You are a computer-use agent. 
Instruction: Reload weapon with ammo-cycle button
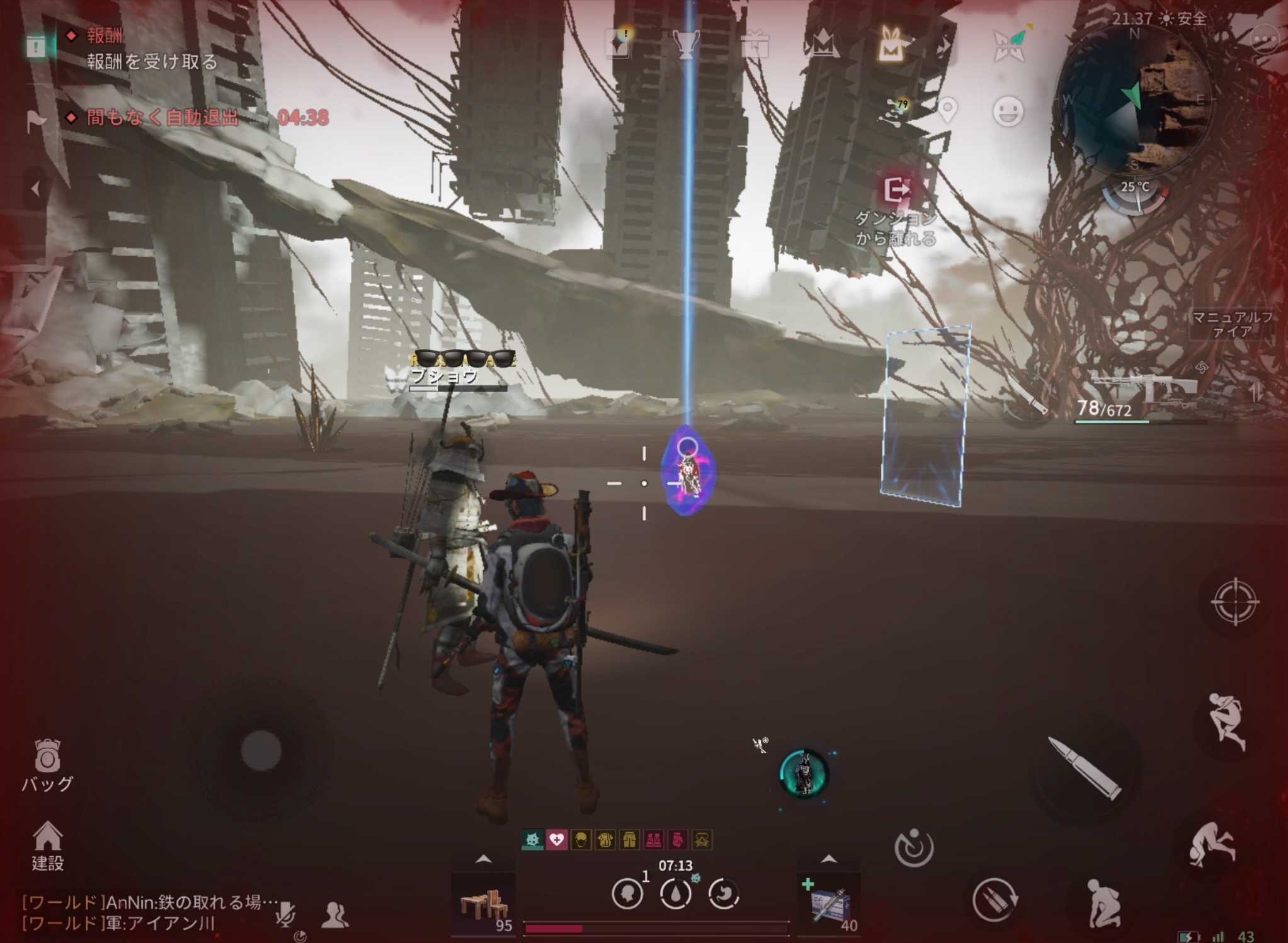click(994, 898)
